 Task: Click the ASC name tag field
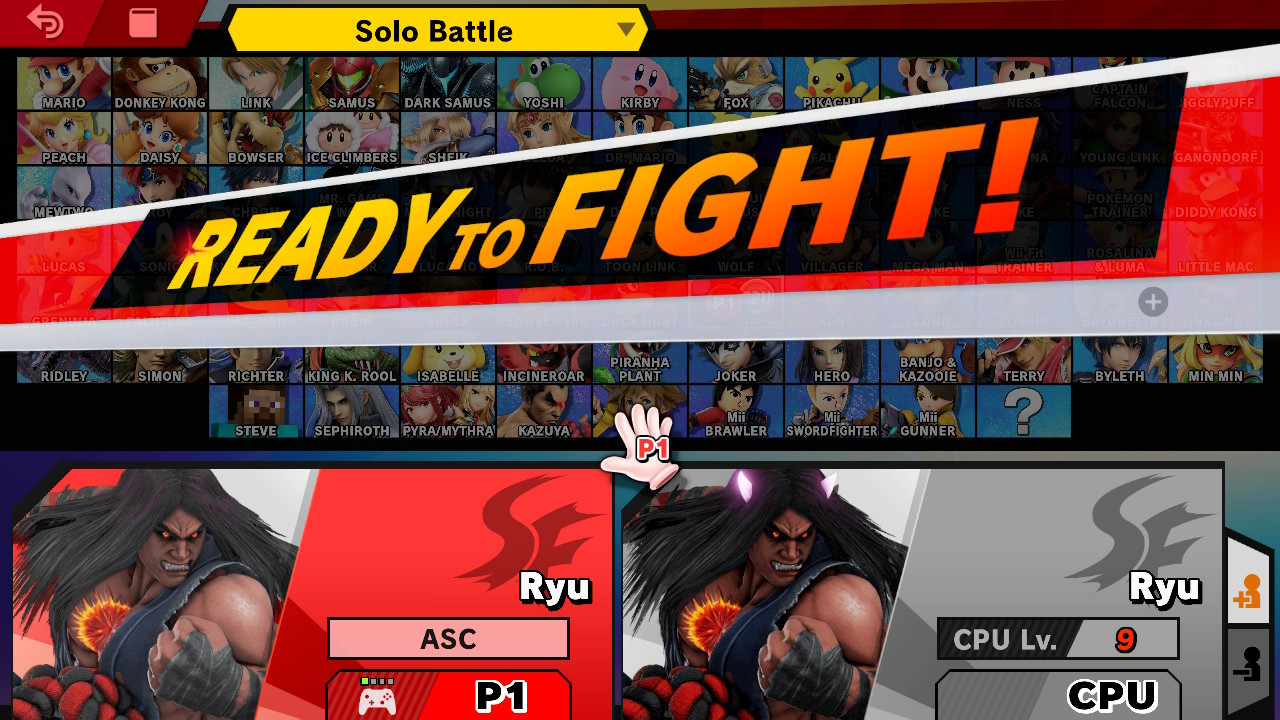coord(448,639)
